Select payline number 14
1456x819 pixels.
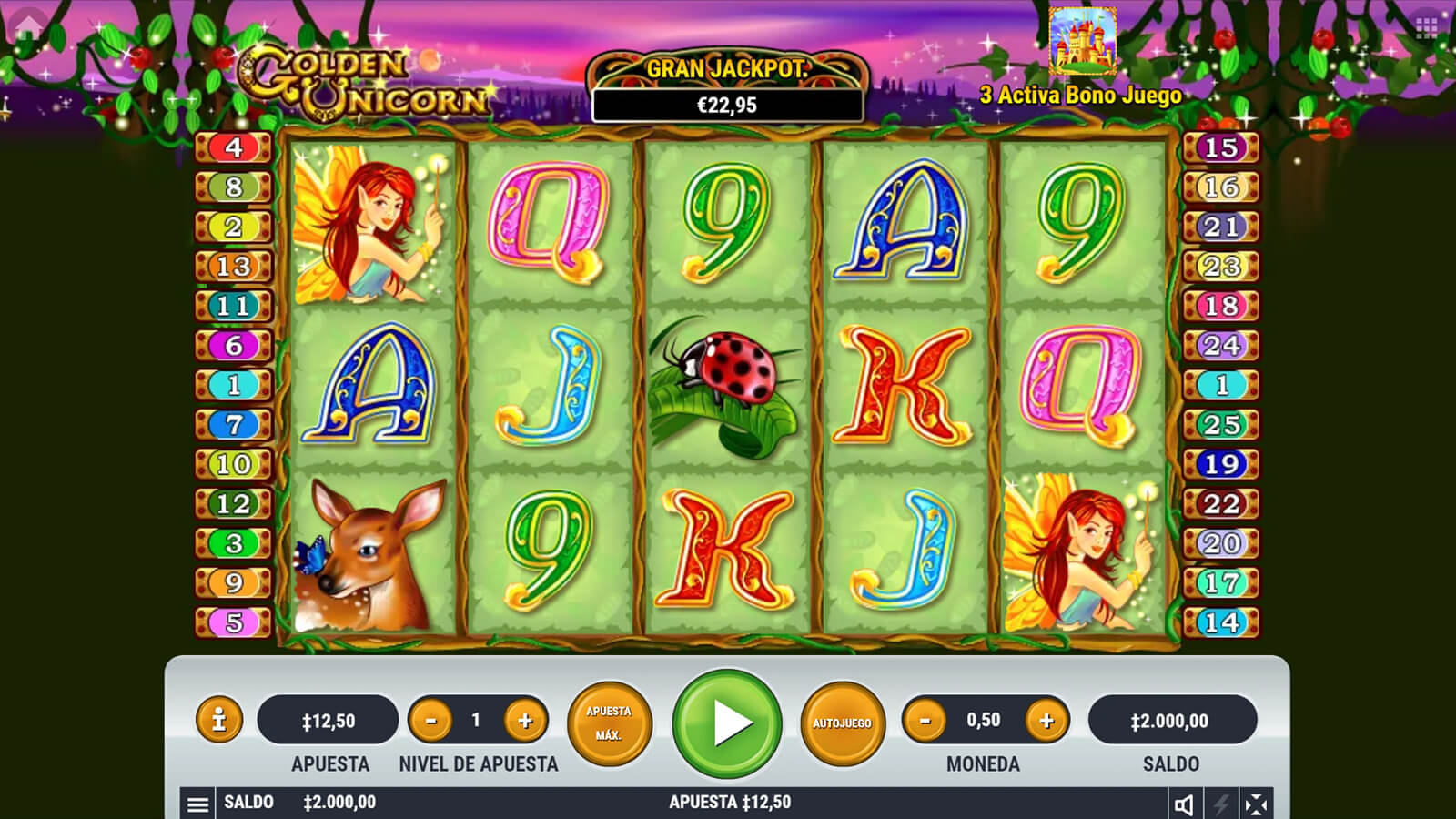click(x=1221, y=622)
